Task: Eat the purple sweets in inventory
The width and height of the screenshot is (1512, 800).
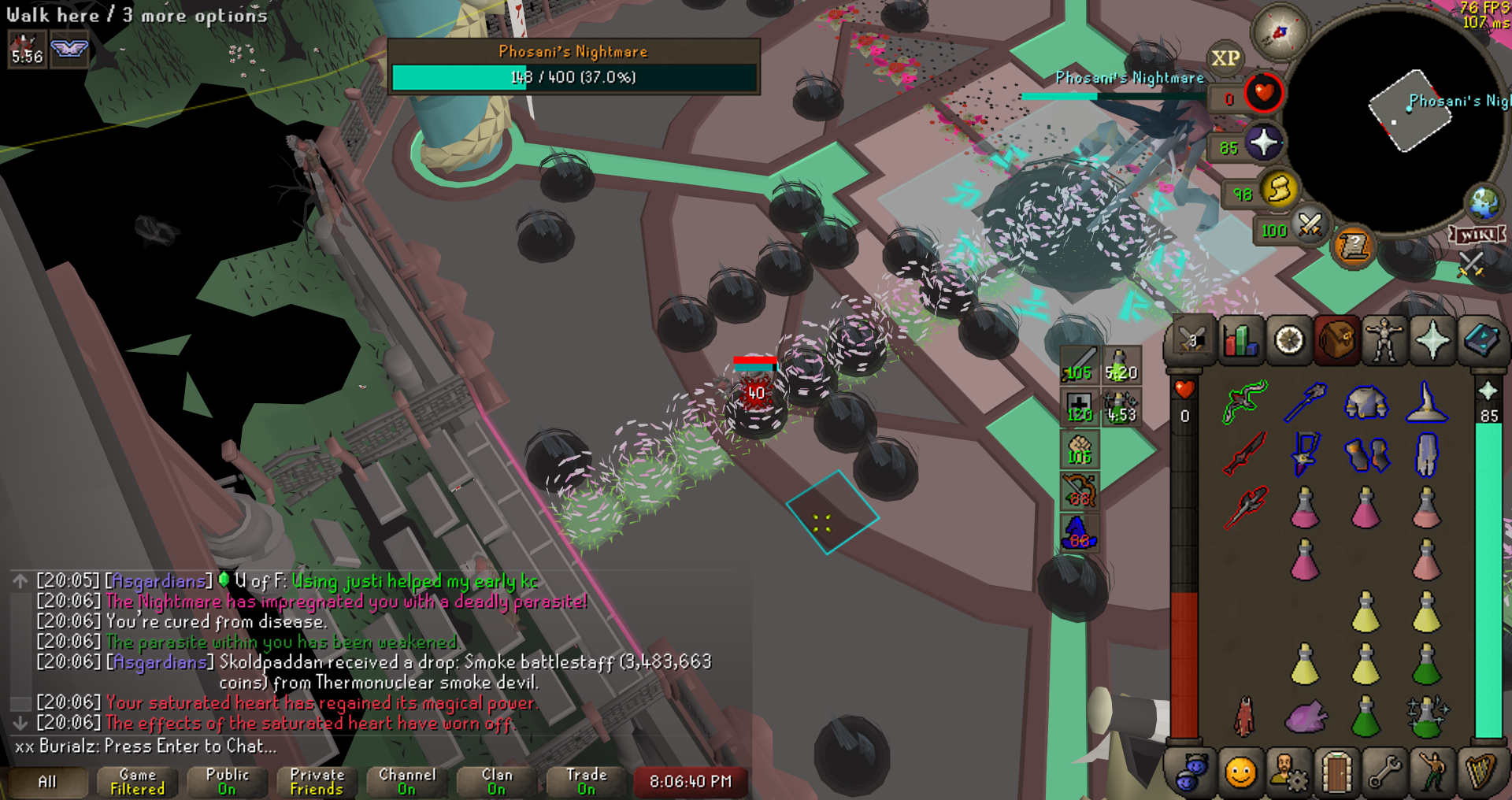Action: coord(1306,717)
